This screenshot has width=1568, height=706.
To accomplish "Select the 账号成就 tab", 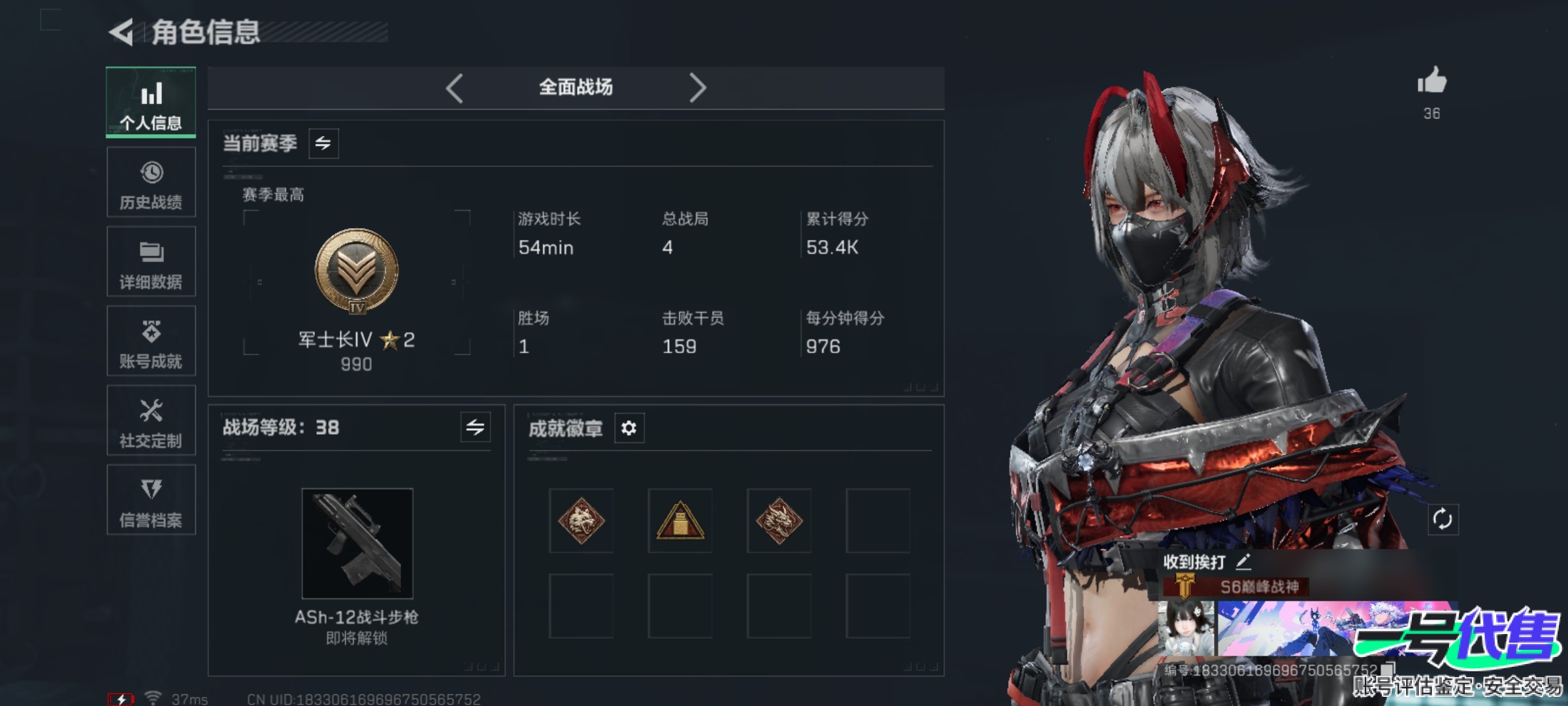I will 151,341.
